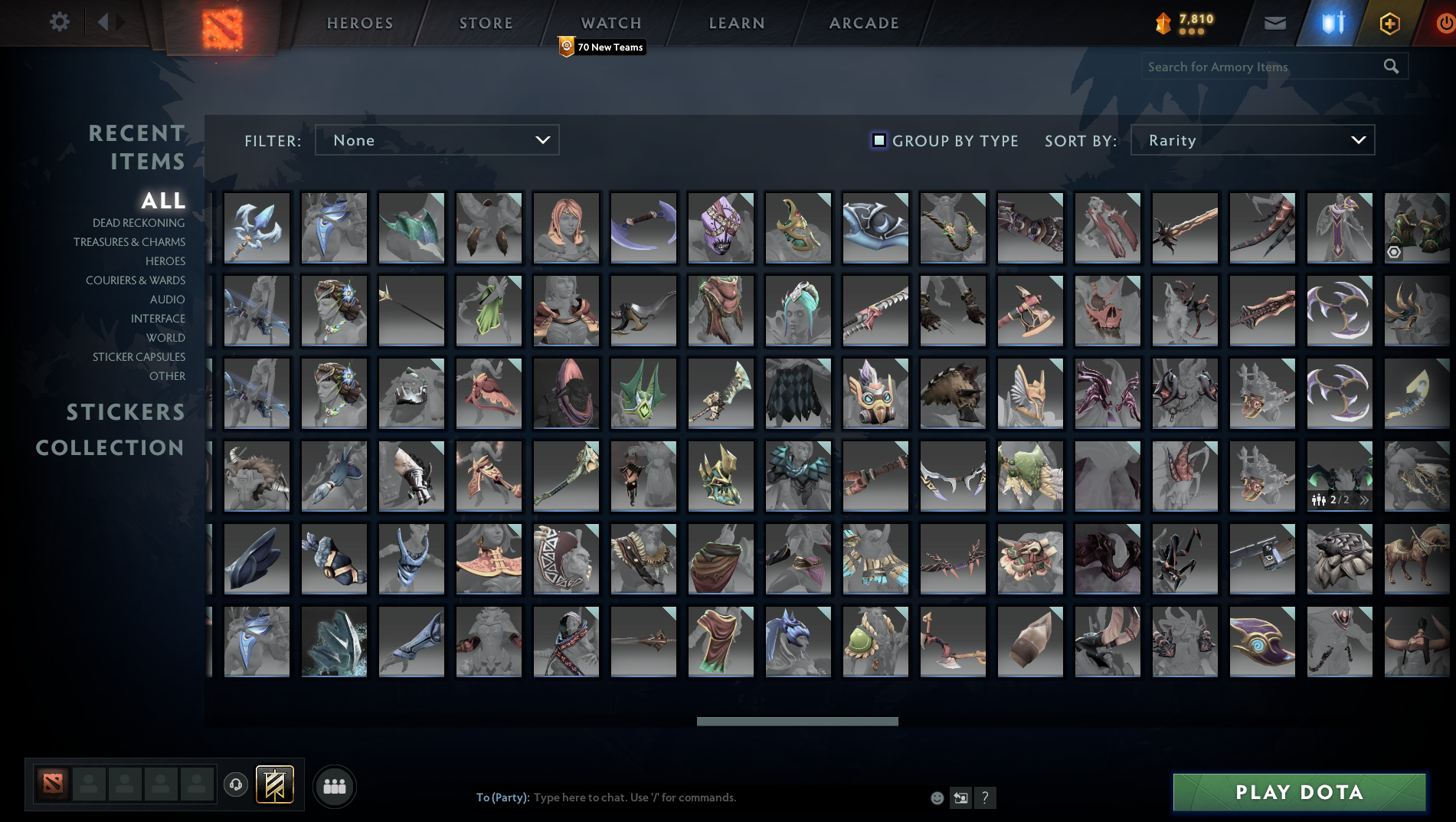Open the emoticon picker in chat bar

pos(936,797)
